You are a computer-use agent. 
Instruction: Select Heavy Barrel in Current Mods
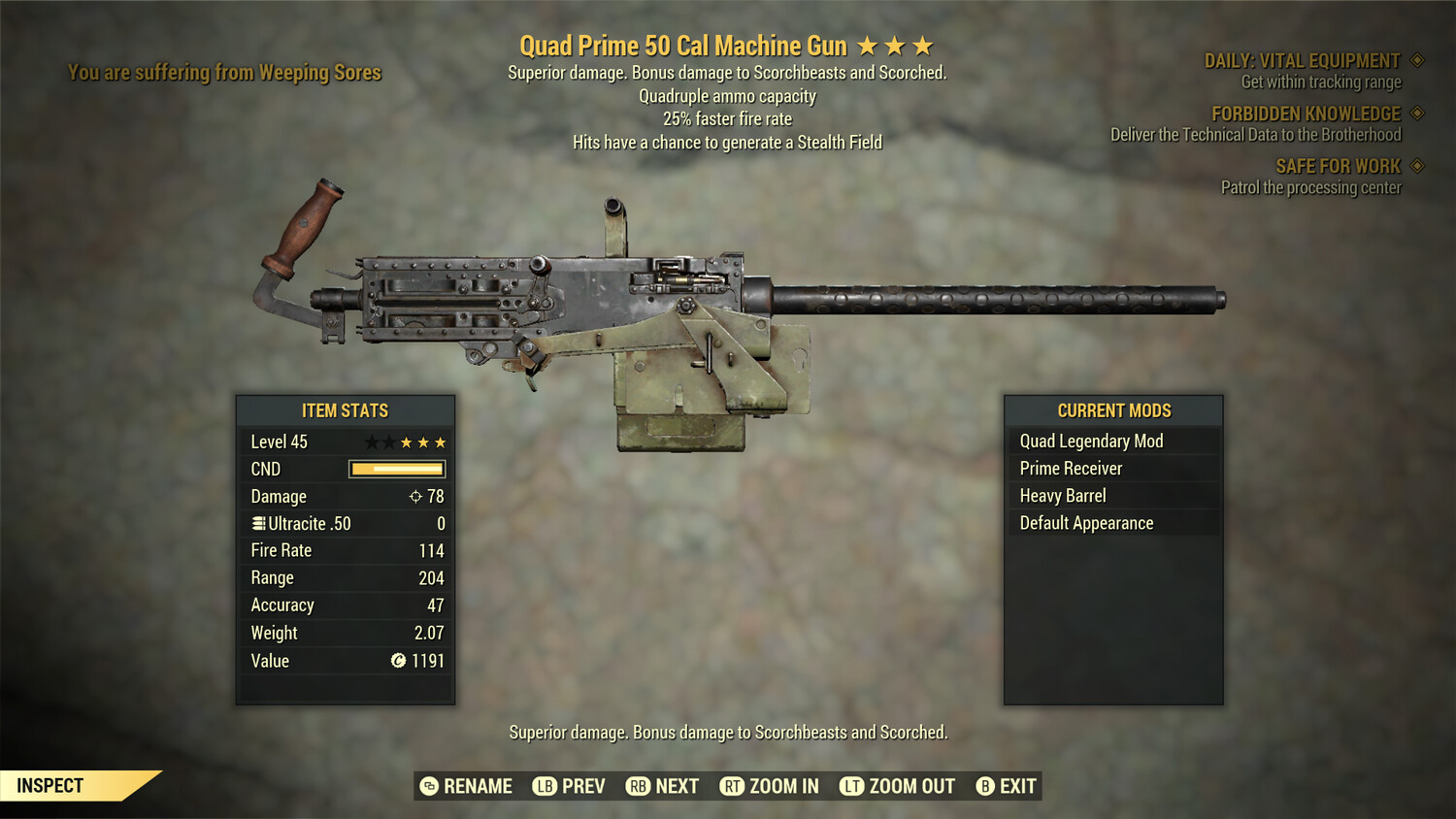1062,495
